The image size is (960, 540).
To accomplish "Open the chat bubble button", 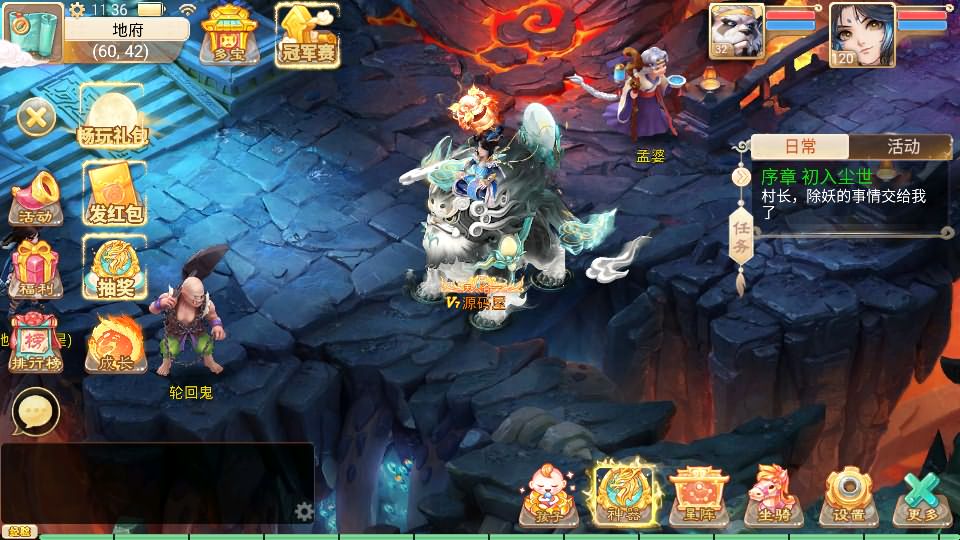I will 36,411.
